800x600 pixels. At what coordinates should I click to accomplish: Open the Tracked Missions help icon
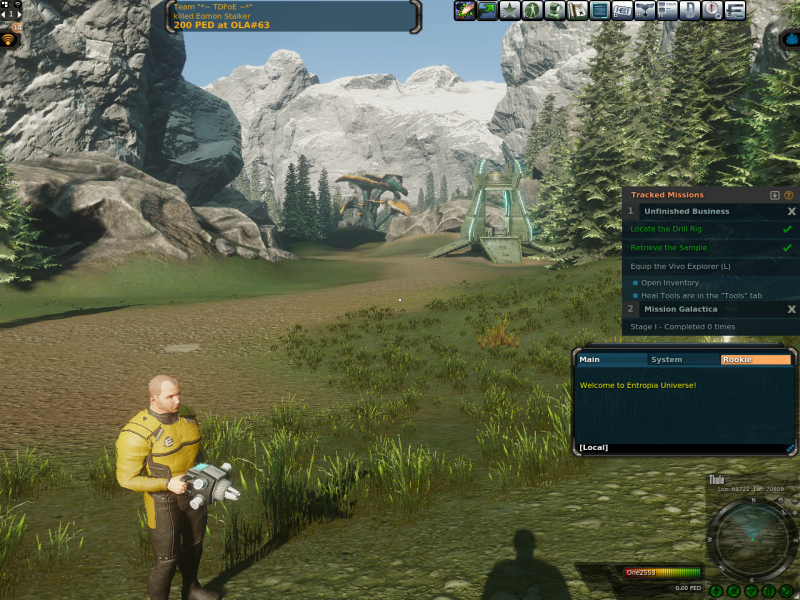pos(788,195)
